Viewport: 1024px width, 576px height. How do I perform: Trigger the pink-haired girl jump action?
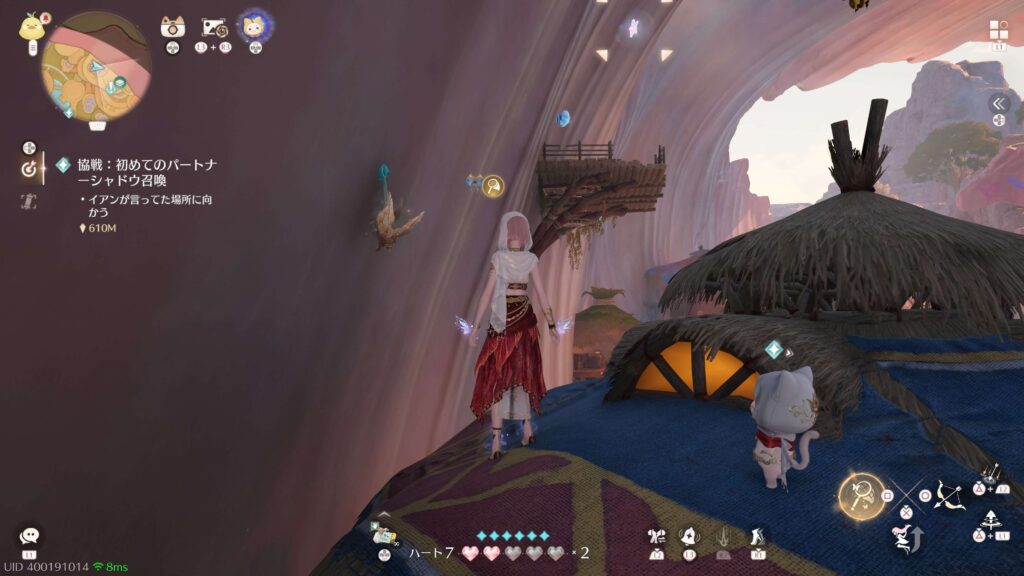[905, 541]
